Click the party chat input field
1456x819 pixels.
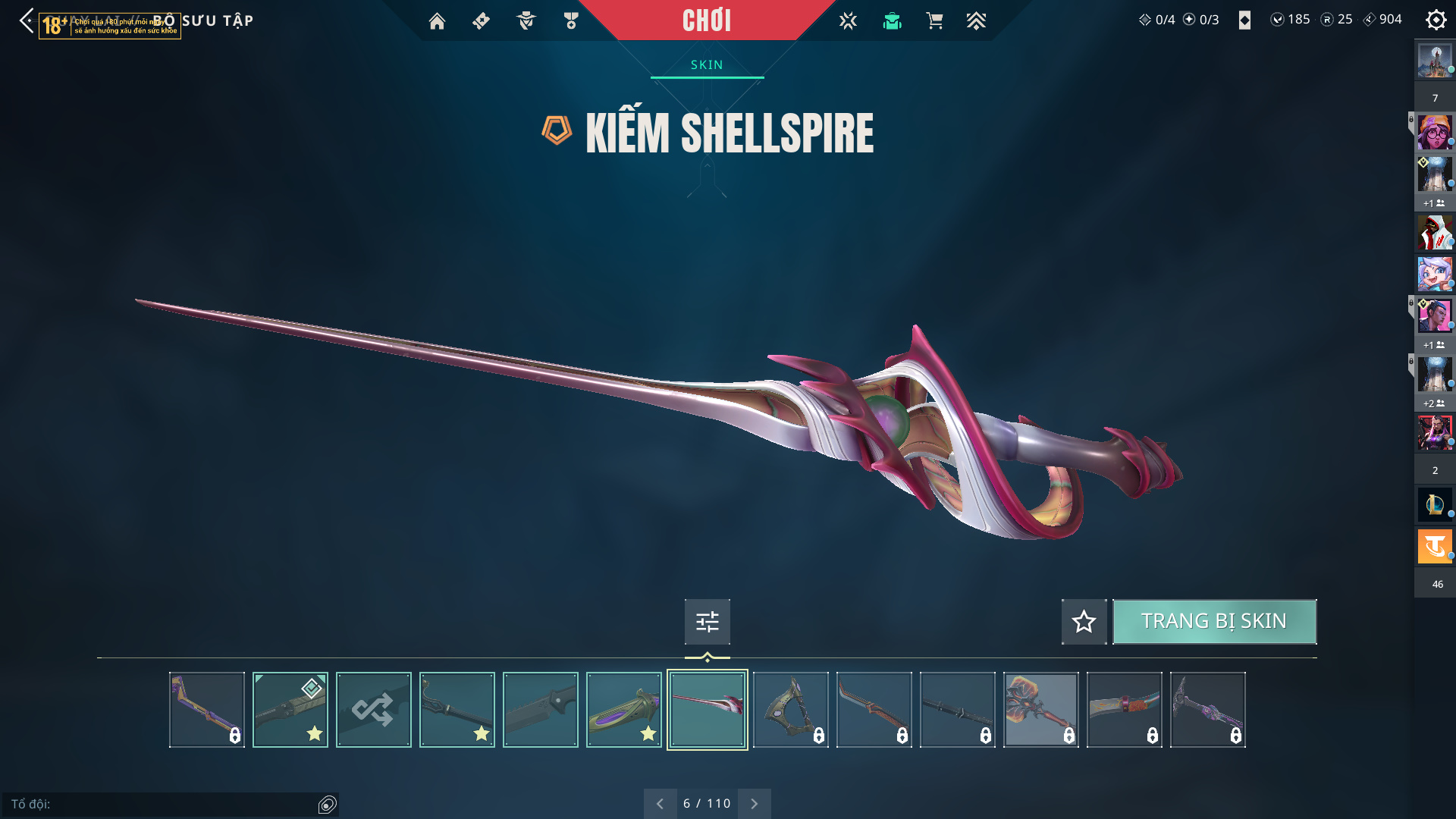[163, 804]
